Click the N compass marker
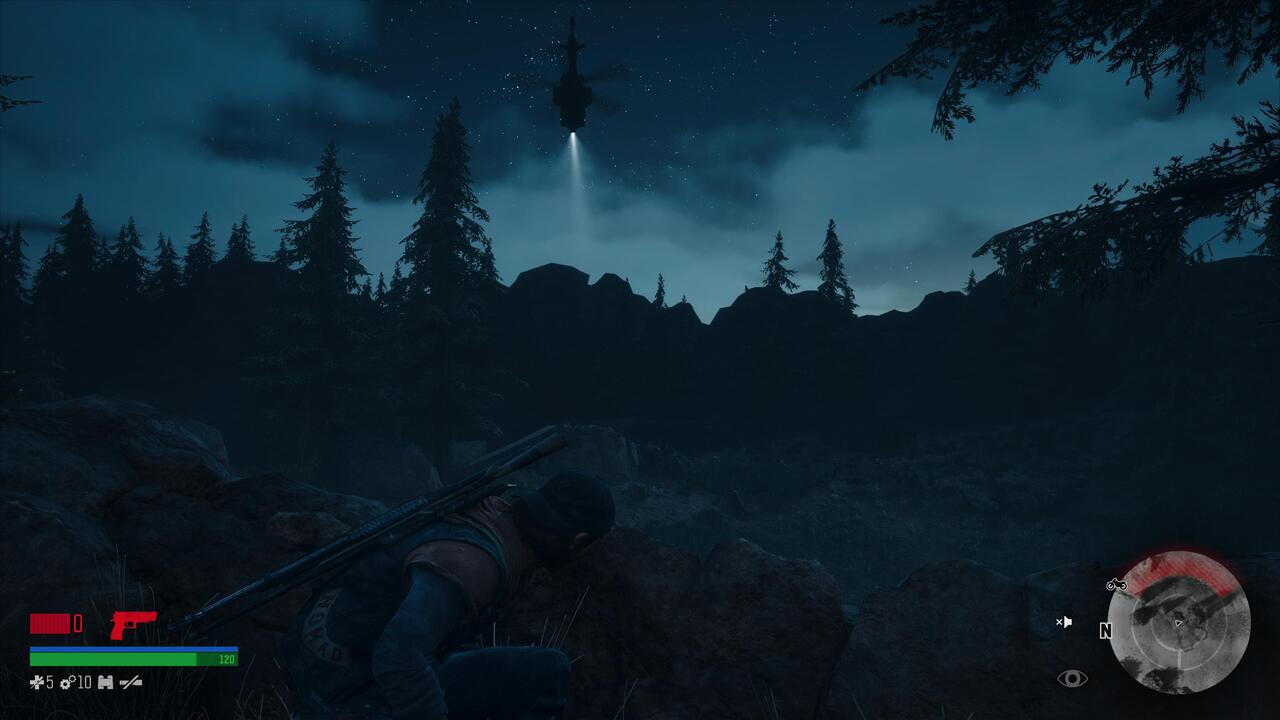This screenshot has width=1280, height=720. point(1105,631)
